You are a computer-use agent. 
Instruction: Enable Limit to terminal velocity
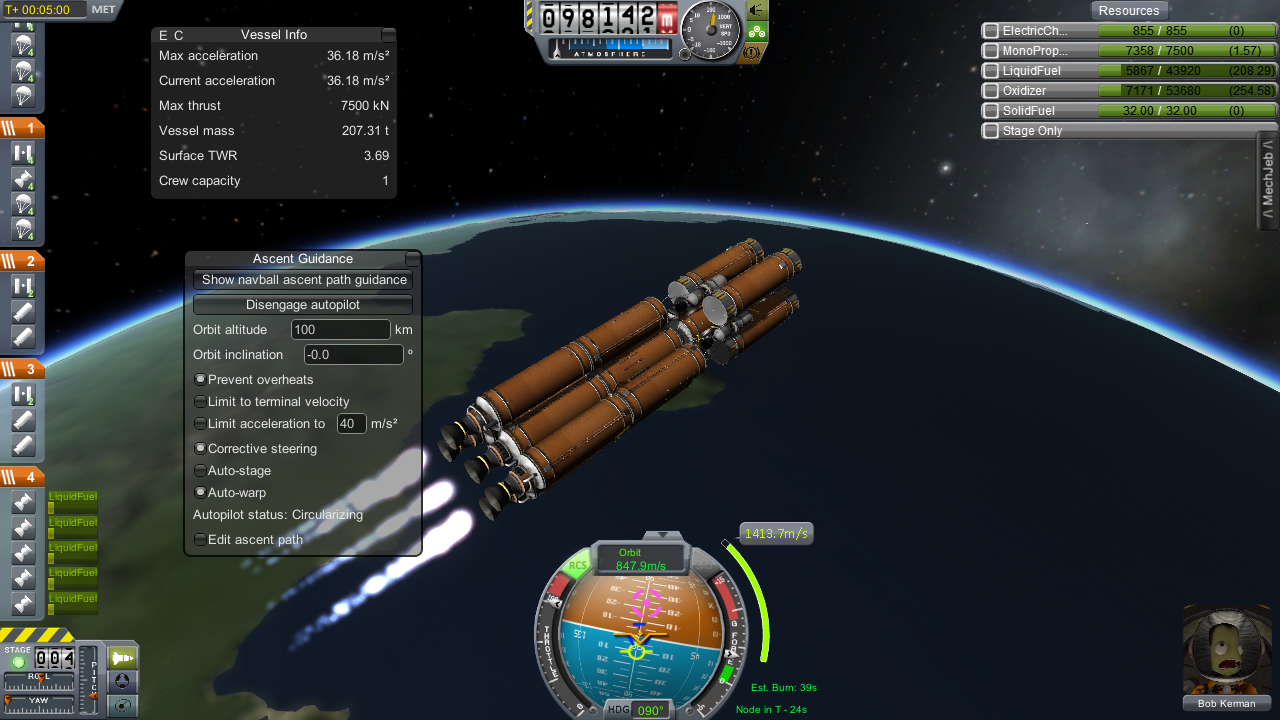tap(200, 402)
